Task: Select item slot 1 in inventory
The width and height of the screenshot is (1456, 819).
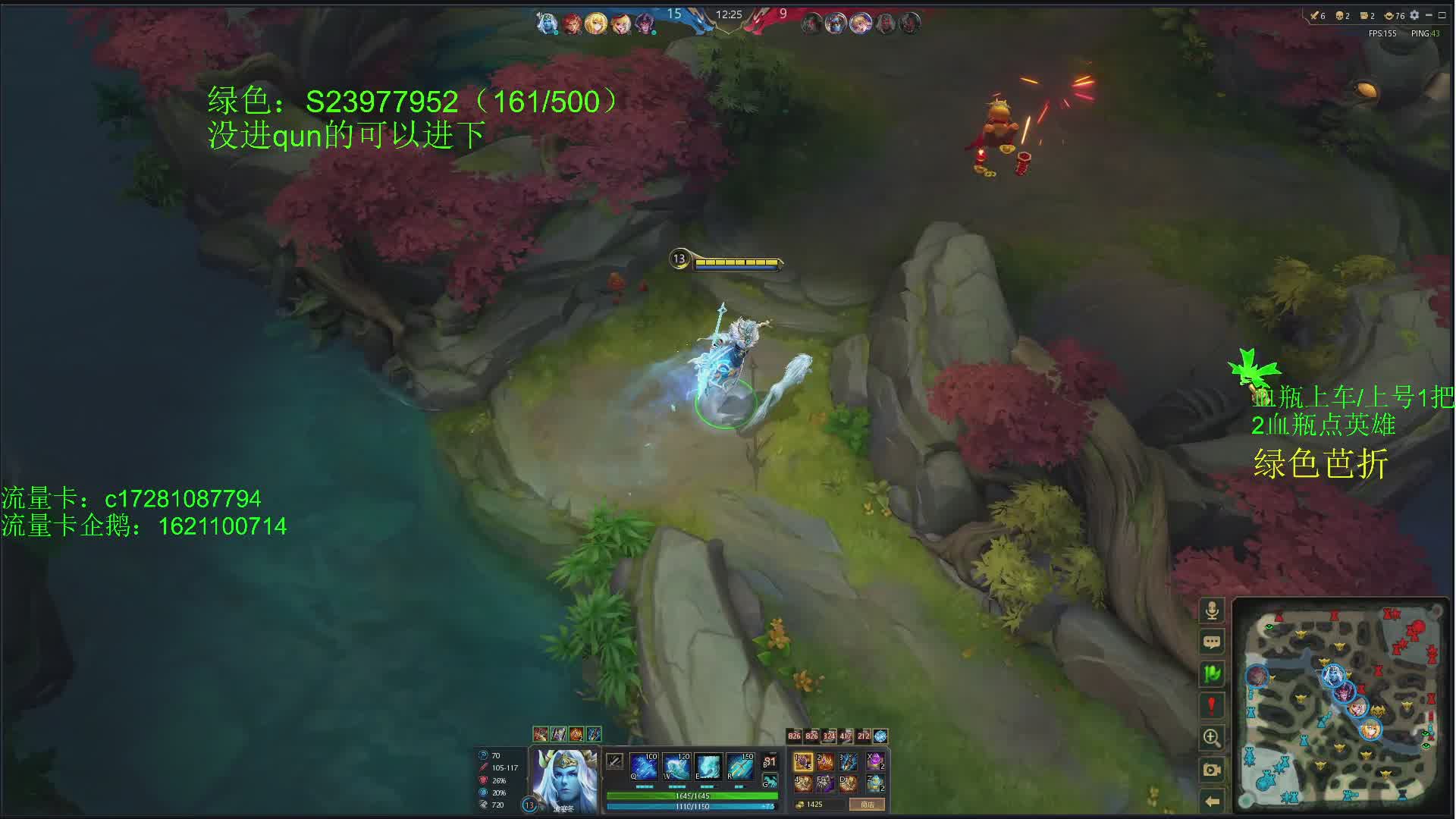Action: pyautogui.click(x=803, y=761)
